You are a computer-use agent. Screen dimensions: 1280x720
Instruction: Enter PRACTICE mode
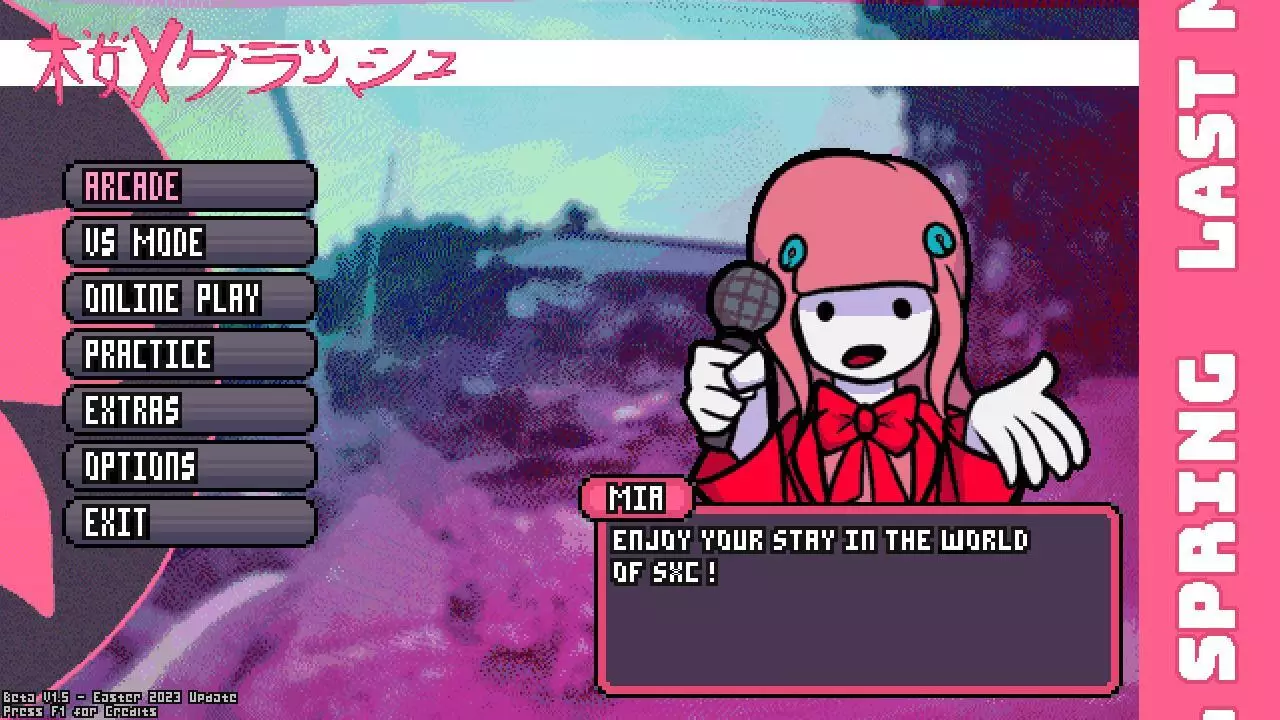pos(188,354)
